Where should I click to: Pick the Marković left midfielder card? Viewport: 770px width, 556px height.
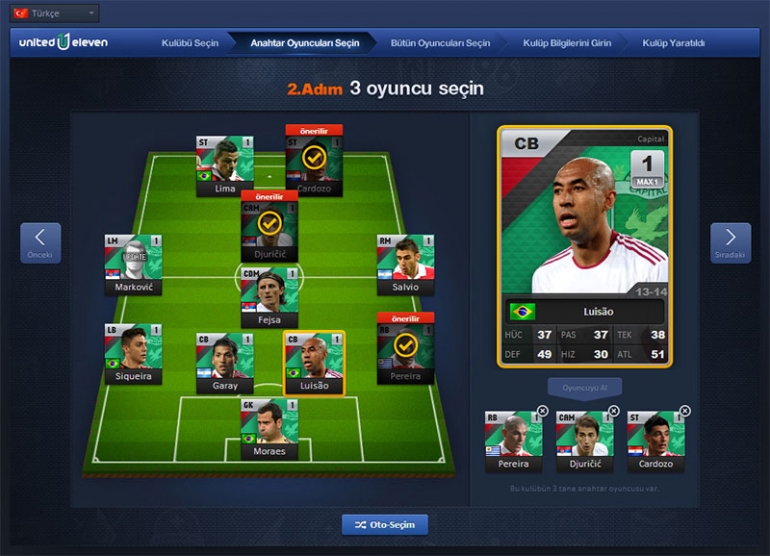pos(133,264)
